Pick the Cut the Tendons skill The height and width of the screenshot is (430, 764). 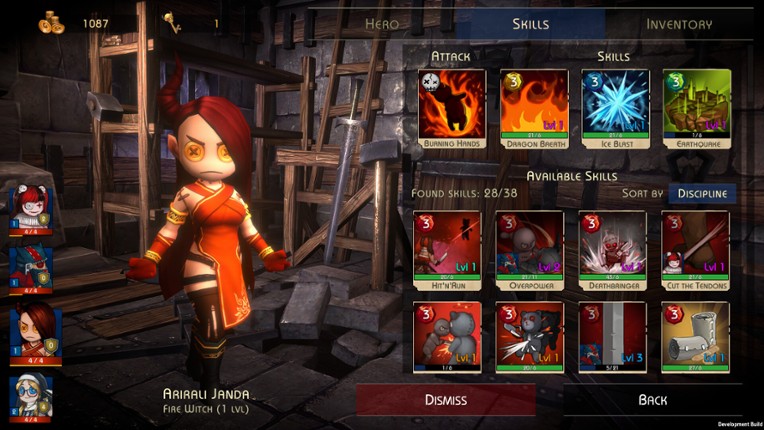point(695,245)
